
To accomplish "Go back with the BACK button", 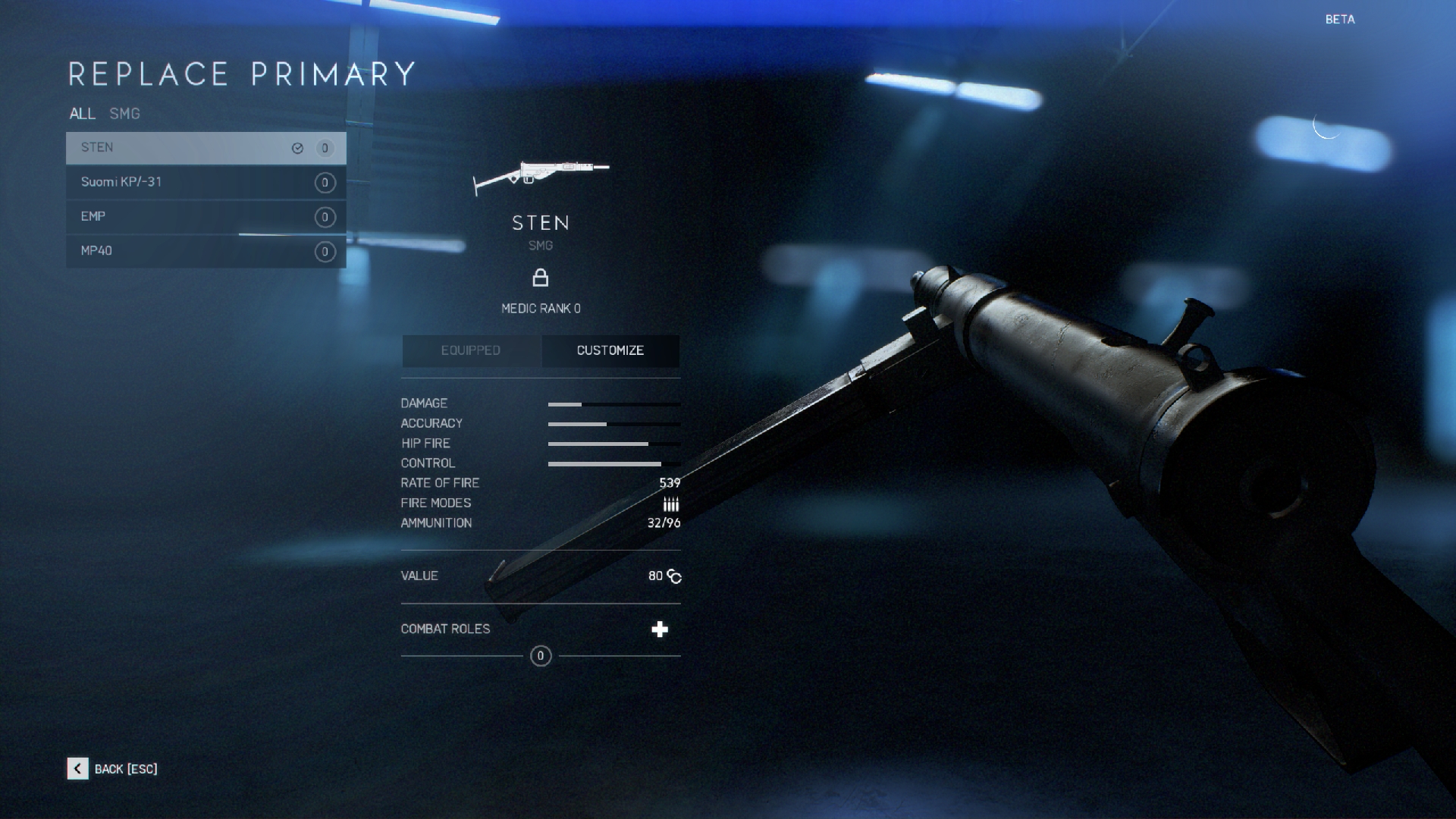I will coord(112,769).
